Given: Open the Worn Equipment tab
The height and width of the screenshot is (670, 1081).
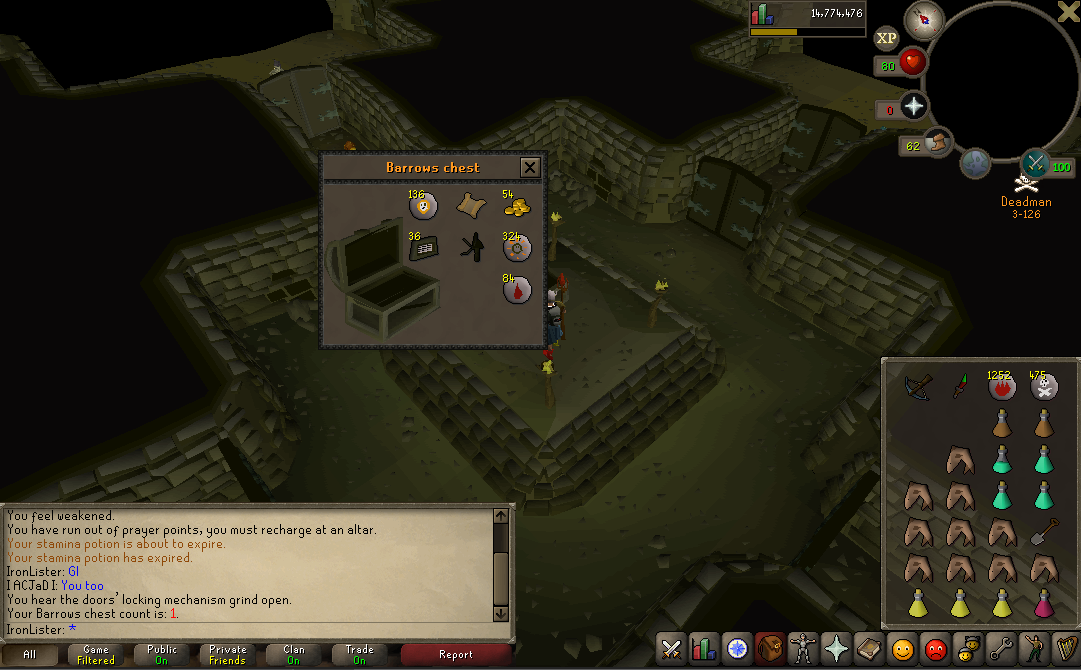Looking at the screenshot, I should coord(802,650).
